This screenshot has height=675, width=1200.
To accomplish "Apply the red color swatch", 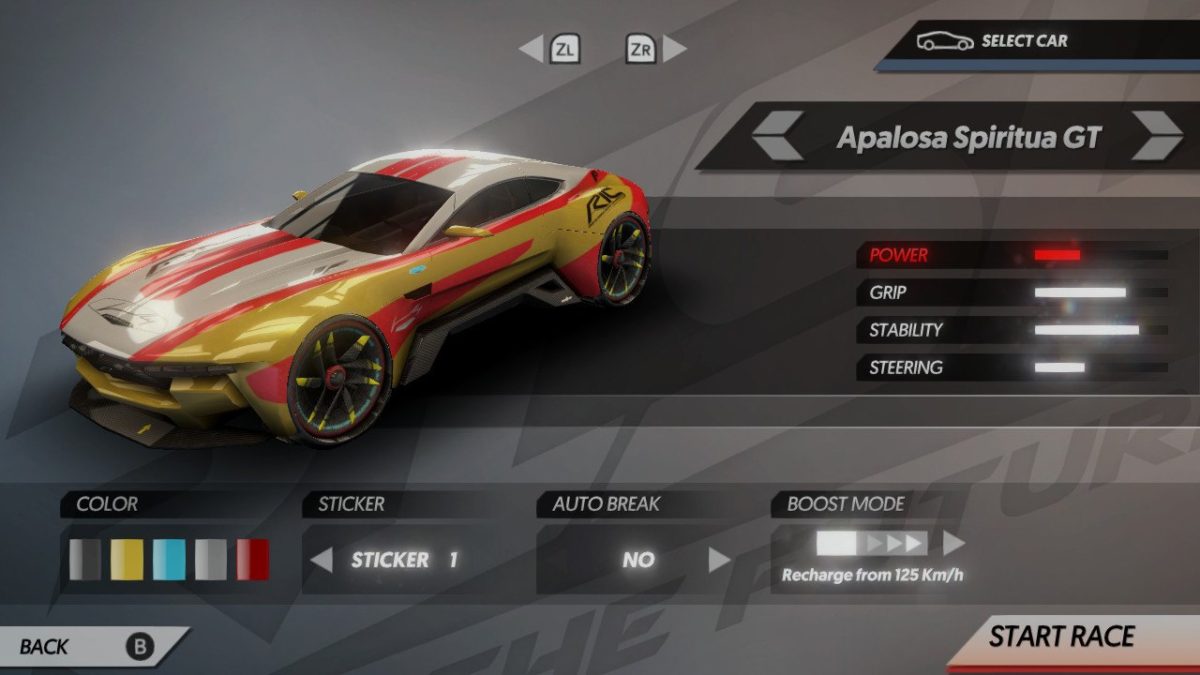I will (253, 560).
